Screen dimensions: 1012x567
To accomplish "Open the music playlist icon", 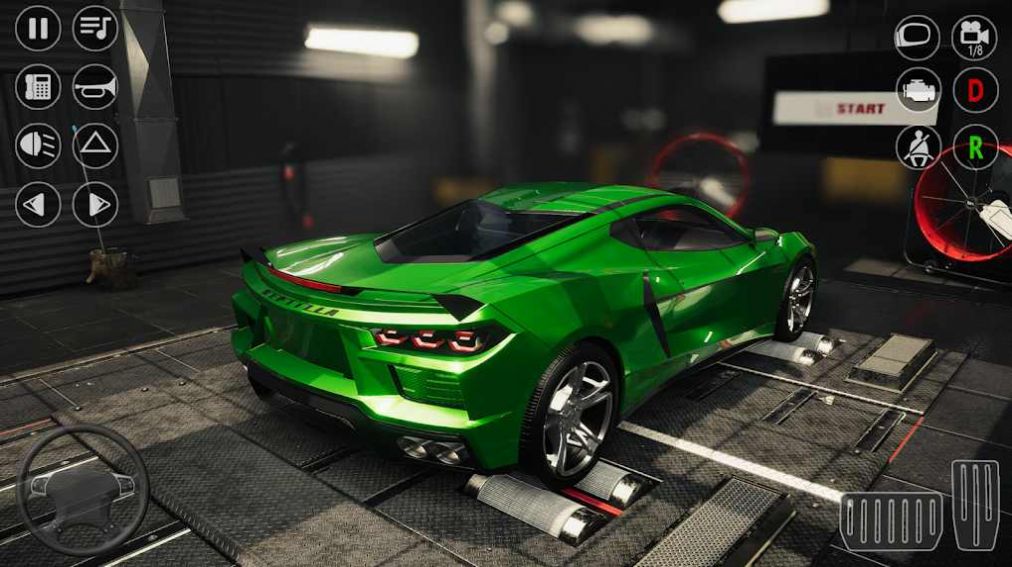I will 96,28.
